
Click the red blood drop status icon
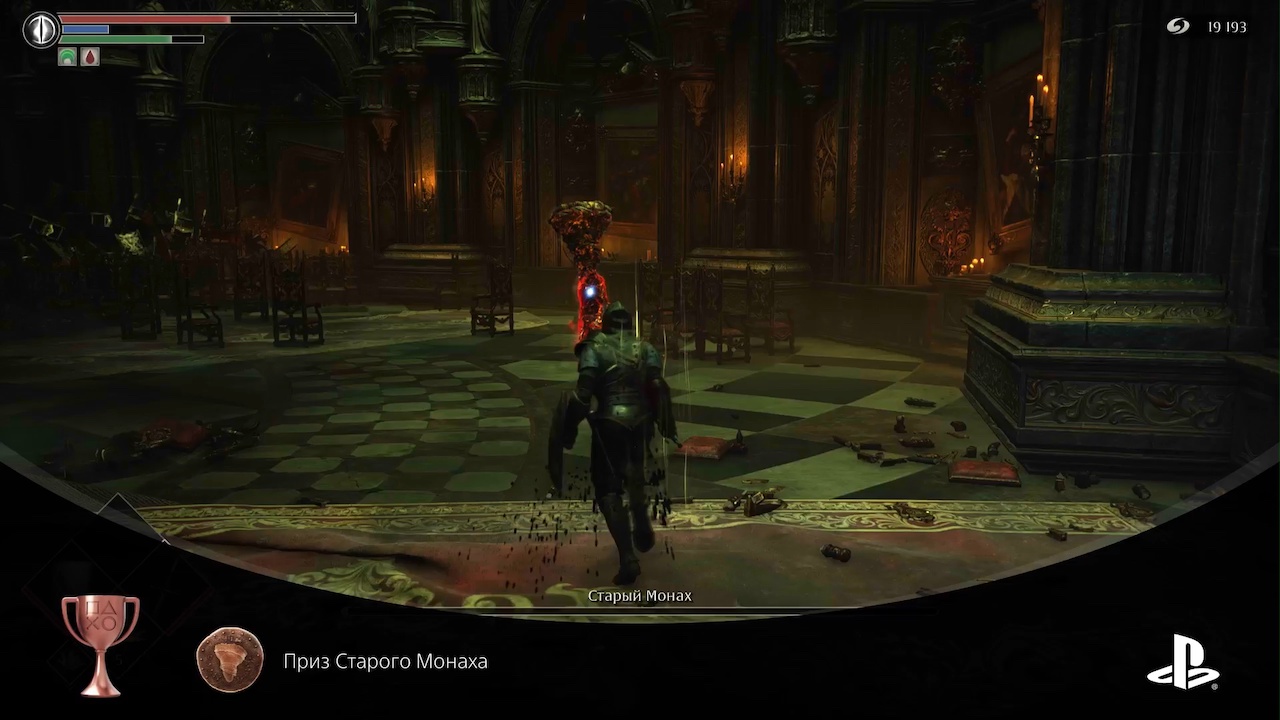click(x=90, y=57)
